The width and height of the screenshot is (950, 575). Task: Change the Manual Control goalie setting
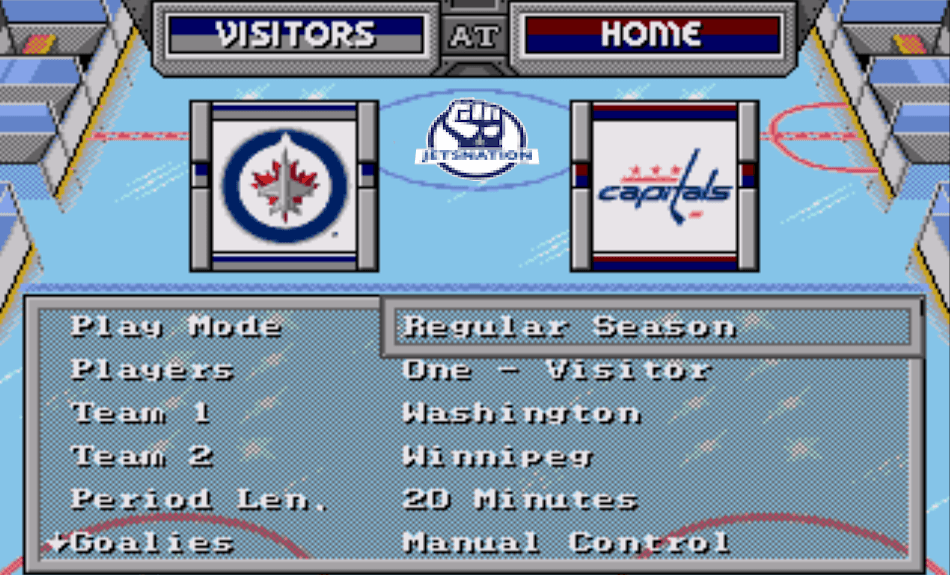566,543
